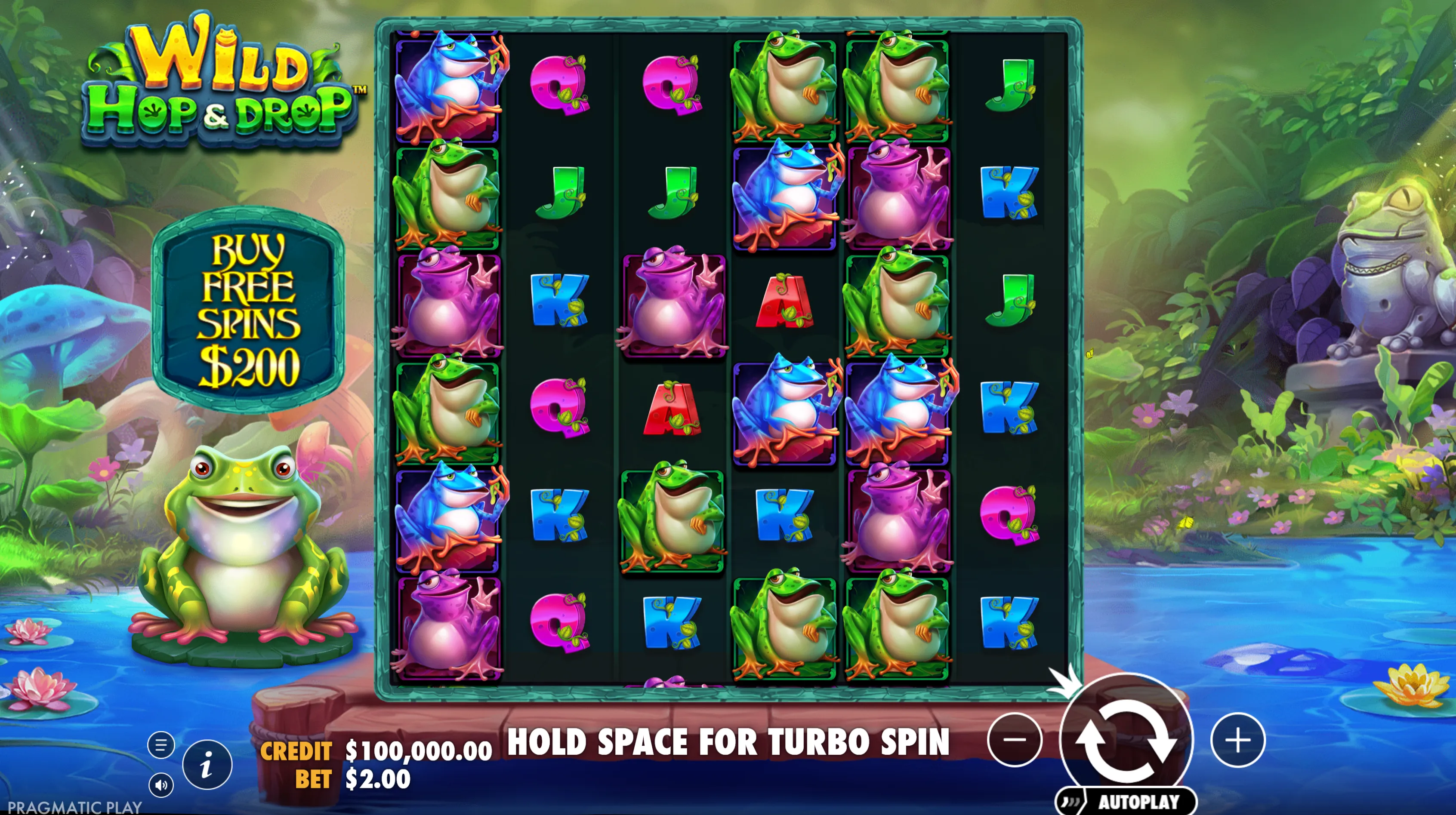
Task: Decrease the bet with the minus button
Action: coord(1015,740)
